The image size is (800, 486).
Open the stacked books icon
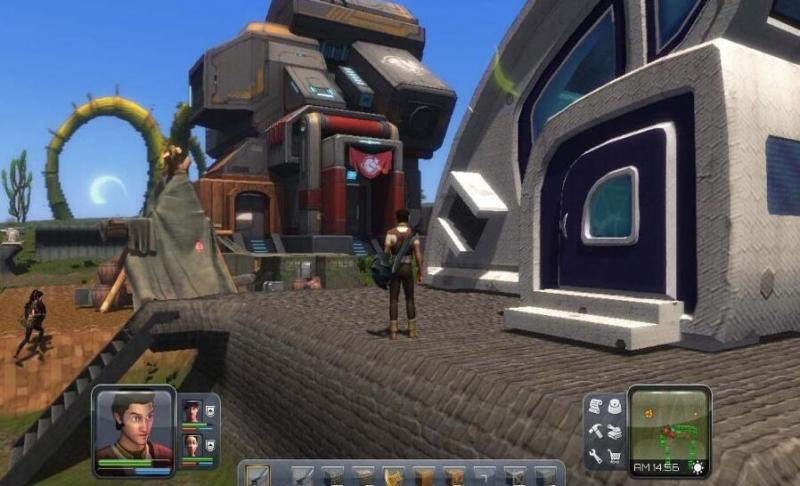click(x=613, y=432)
